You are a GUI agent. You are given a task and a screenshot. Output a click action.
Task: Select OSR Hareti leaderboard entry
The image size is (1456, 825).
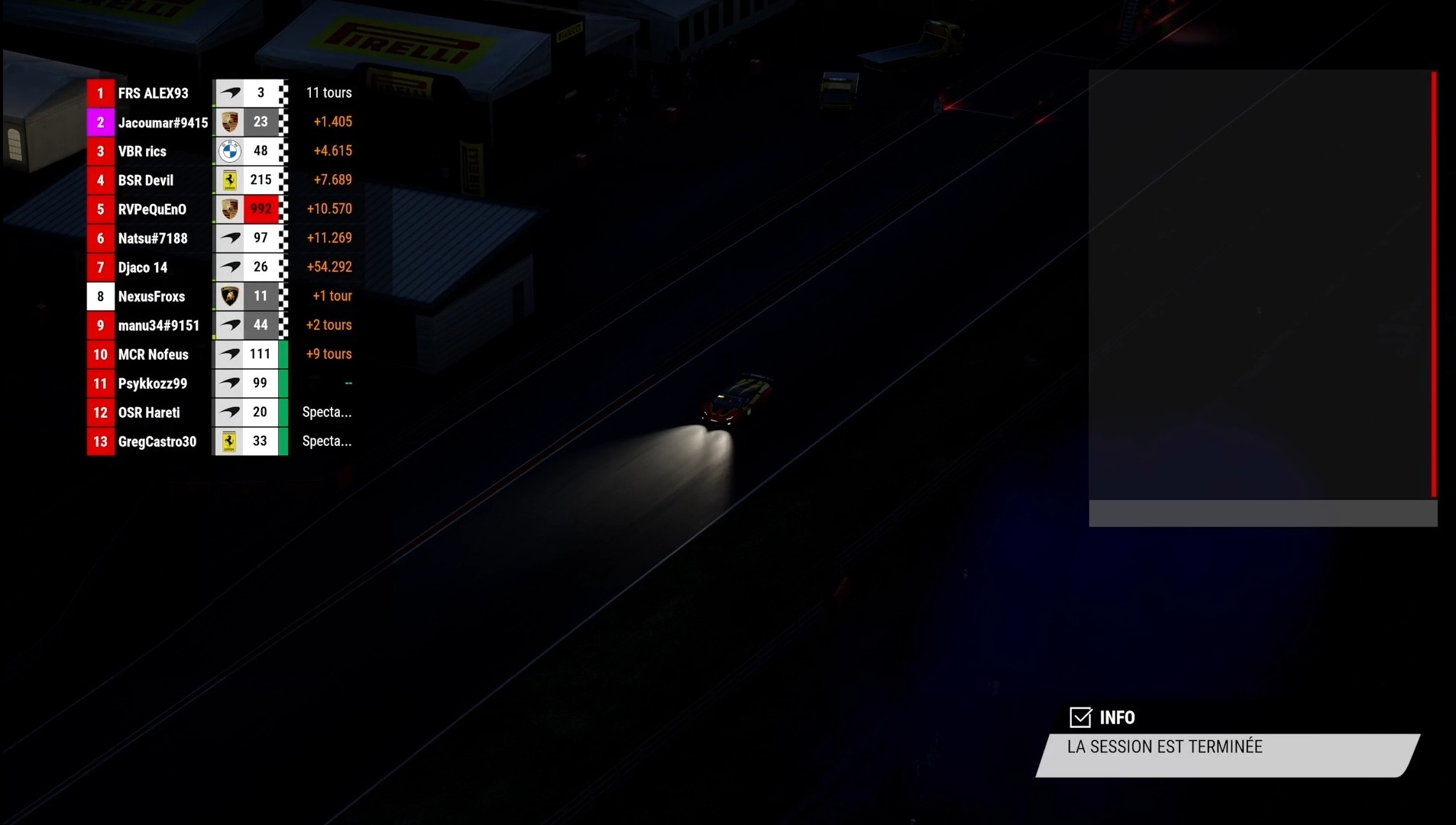[149, 412]
